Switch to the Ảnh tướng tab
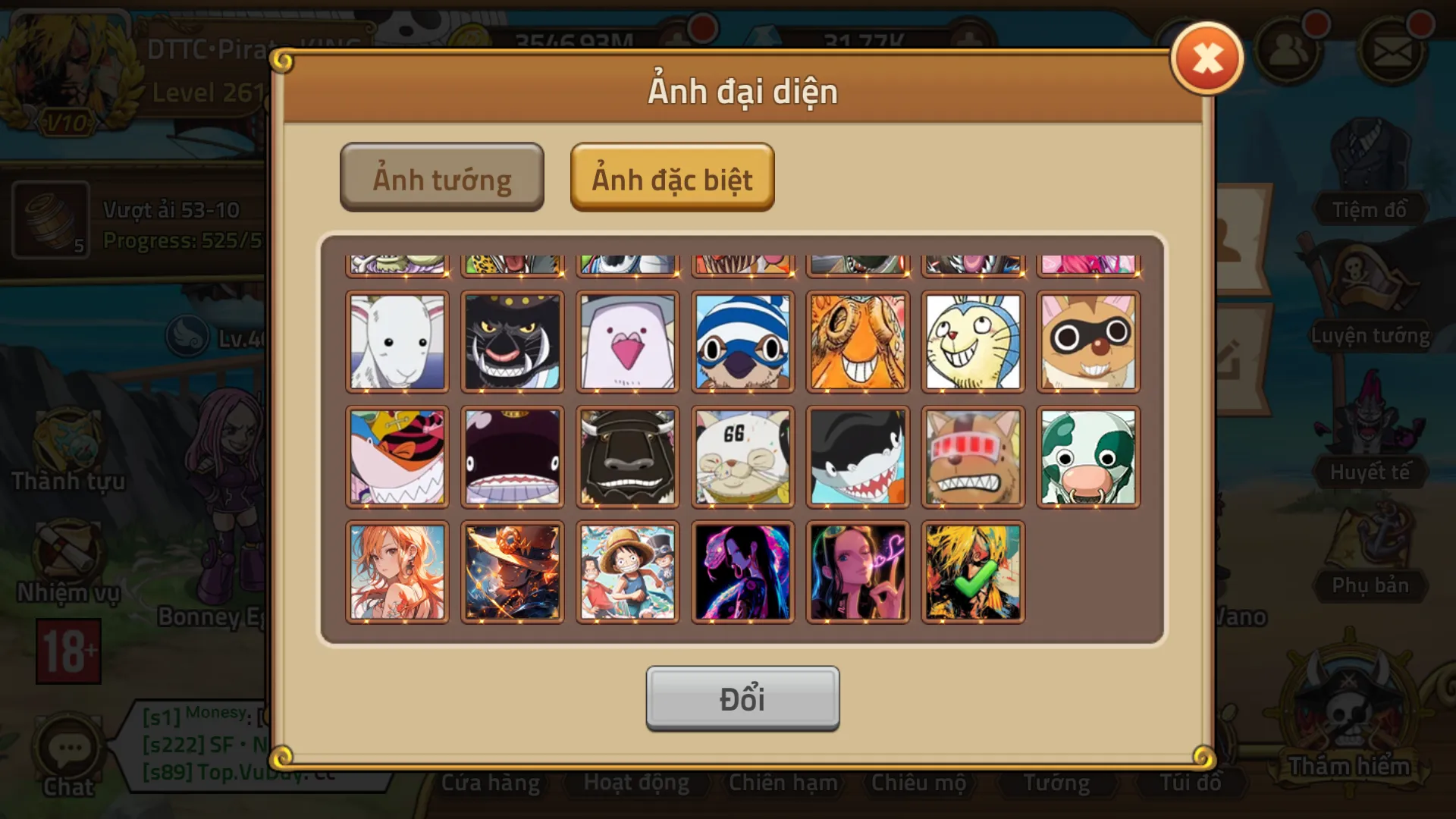1456x819 pixels. click(442, 177)
